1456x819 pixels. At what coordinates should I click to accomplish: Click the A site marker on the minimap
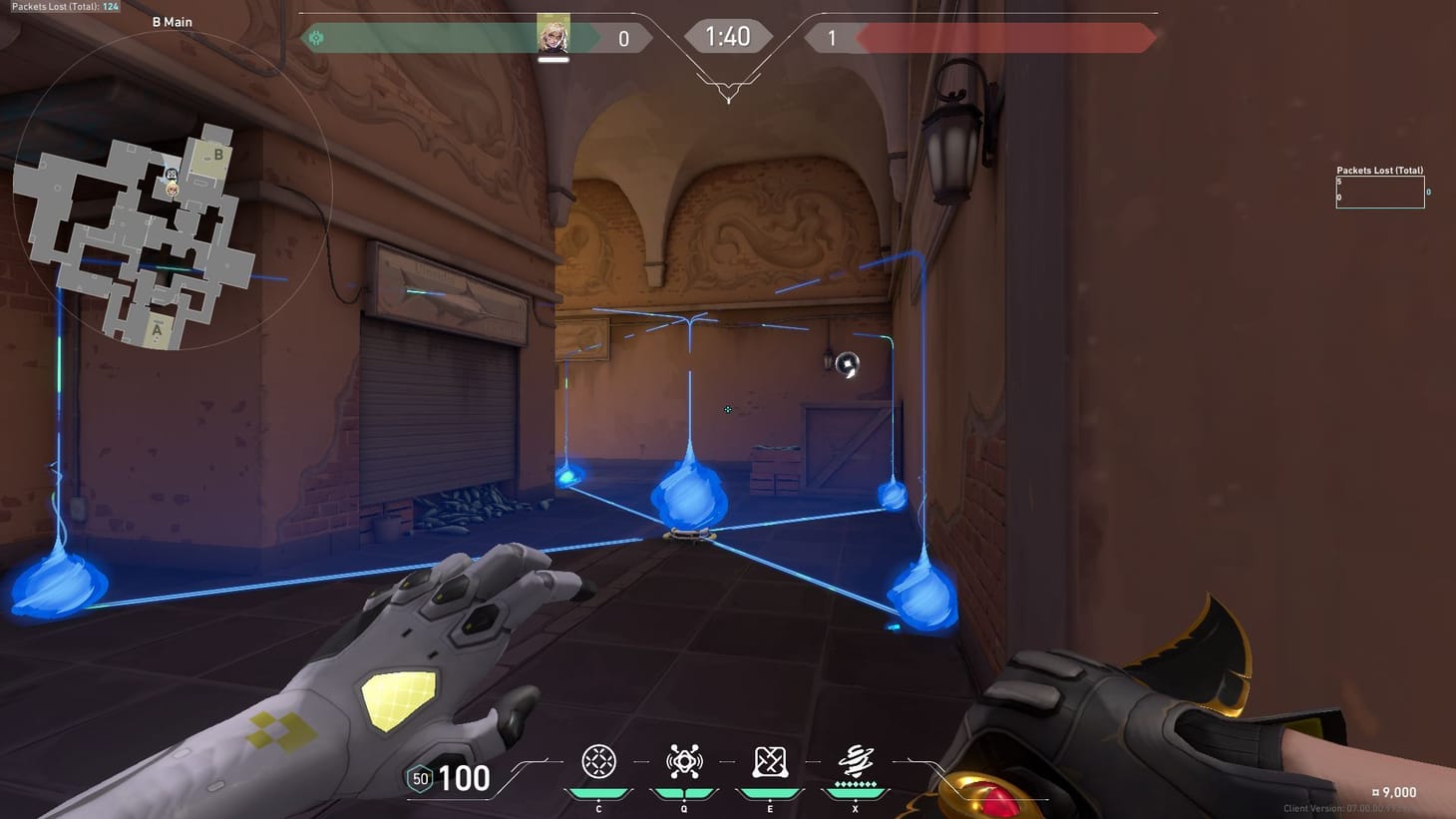[156, 328]
